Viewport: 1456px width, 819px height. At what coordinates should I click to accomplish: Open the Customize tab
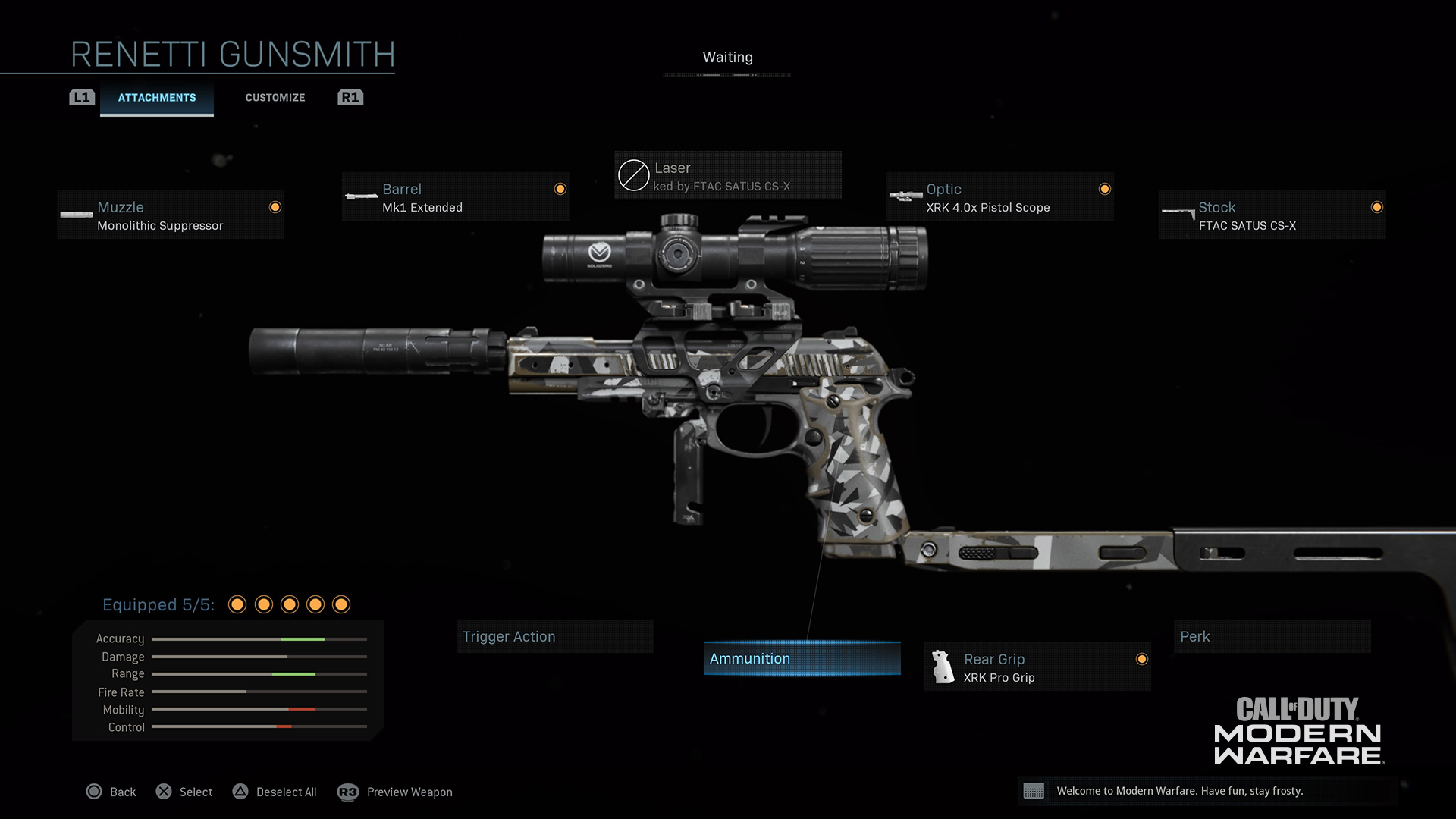tap(275, 98)
